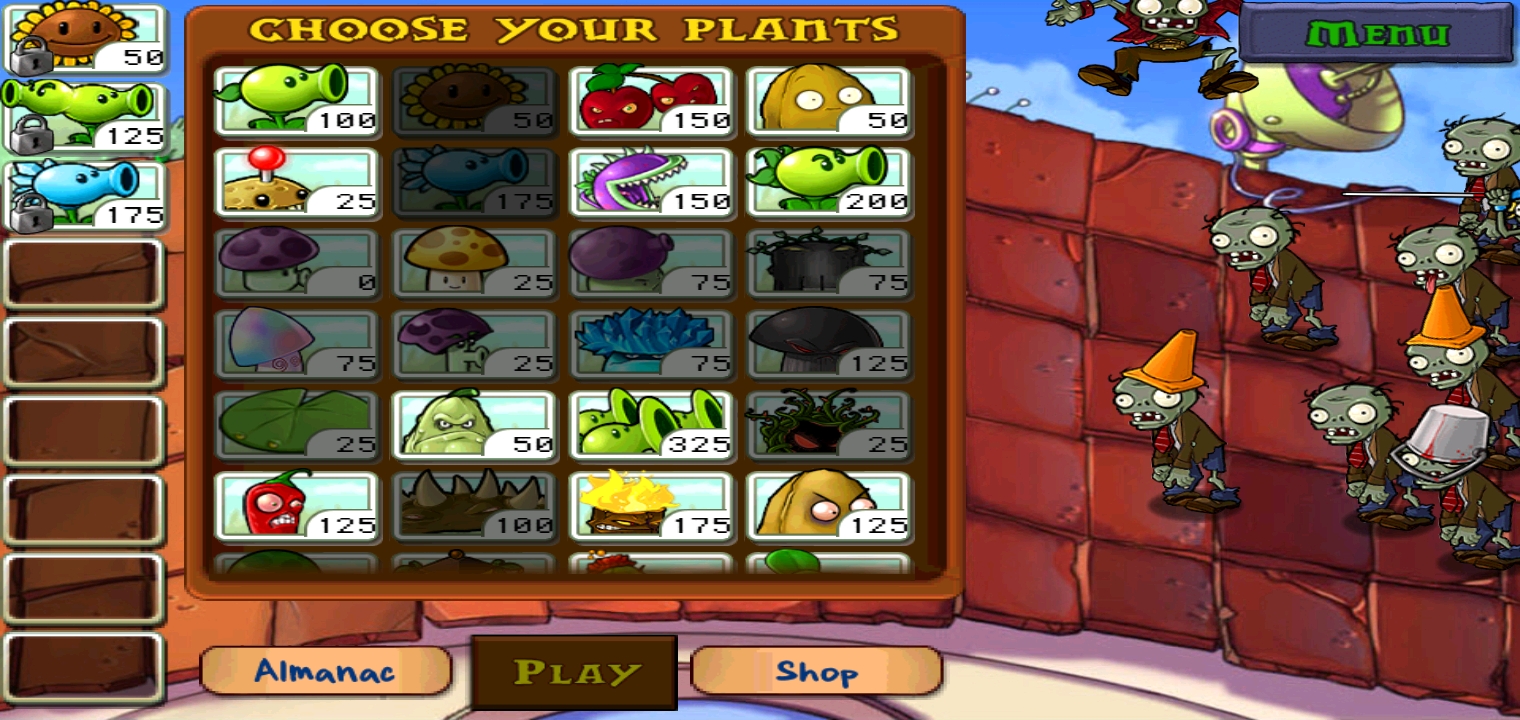Viewport: 1520px width, 720px height.
Task: Select the Hypno-shroom seed
Action: [295, 345]
